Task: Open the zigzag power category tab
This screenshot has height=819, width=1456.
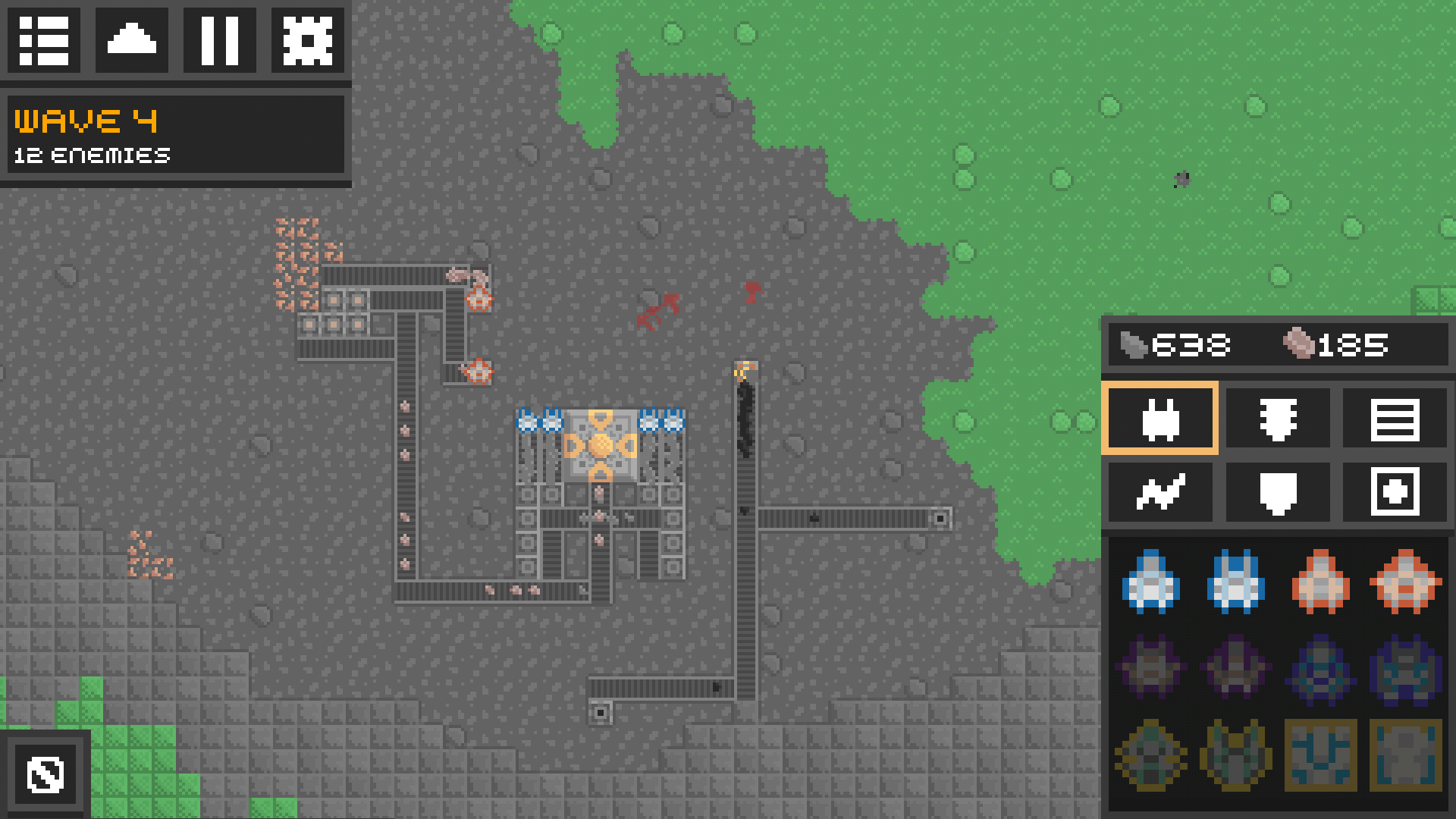Action: coord(1159,492)
